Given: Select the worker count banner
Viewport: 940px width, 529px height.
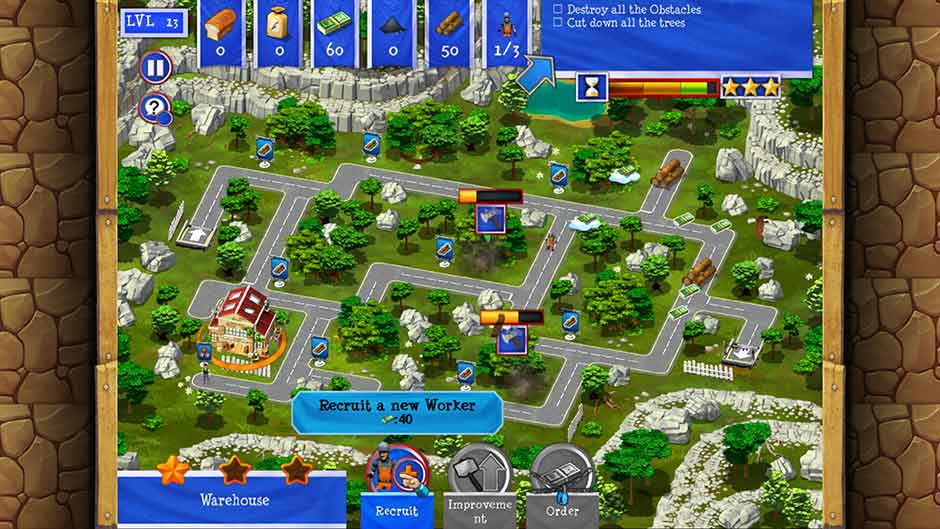Looking at the screenshot, I should [x=506, y=32].
